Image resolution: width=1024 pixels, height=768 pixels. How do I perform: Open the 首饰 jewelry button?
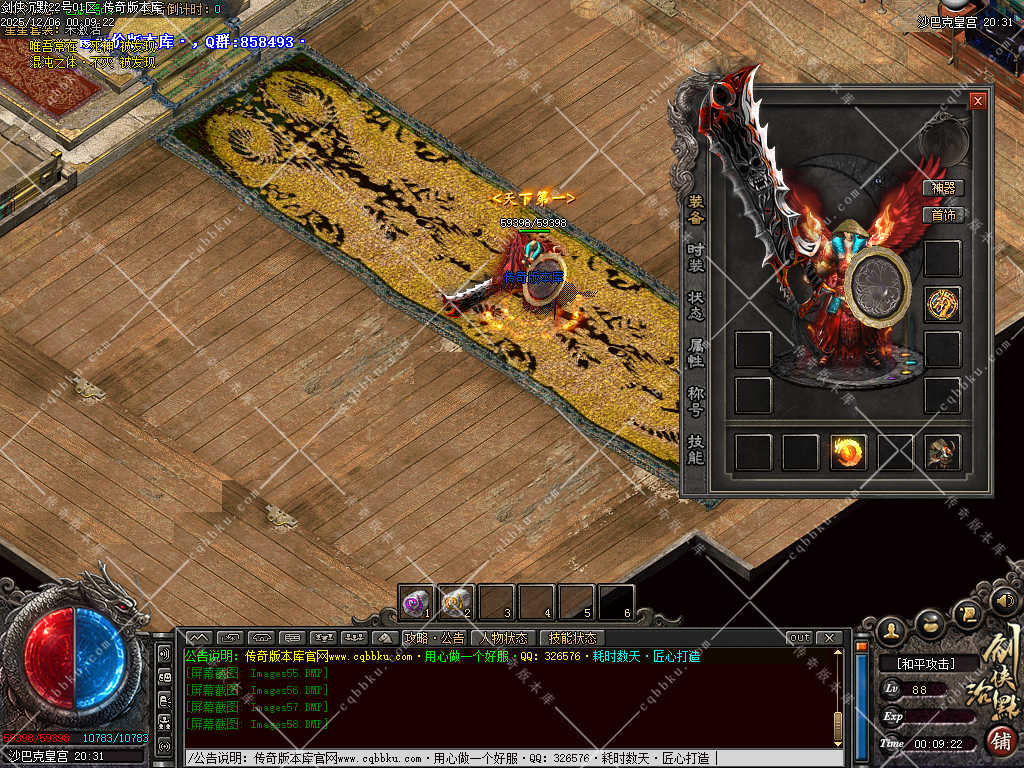coord(943,214)
